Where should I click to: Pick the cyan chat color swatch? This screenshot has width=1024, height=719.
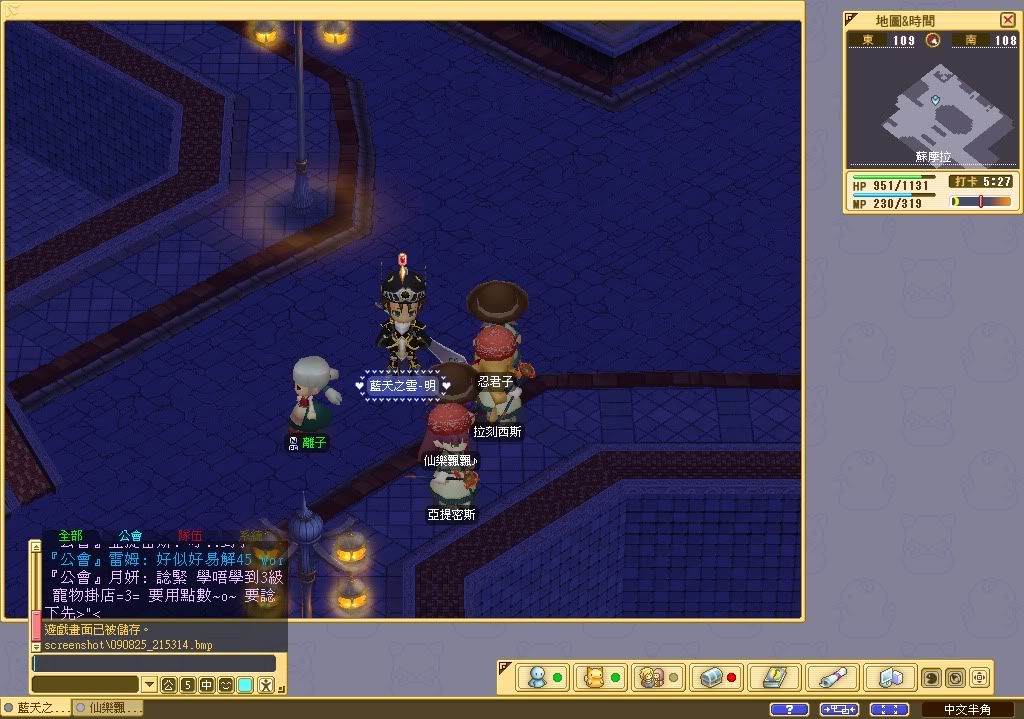pos(245,685)
